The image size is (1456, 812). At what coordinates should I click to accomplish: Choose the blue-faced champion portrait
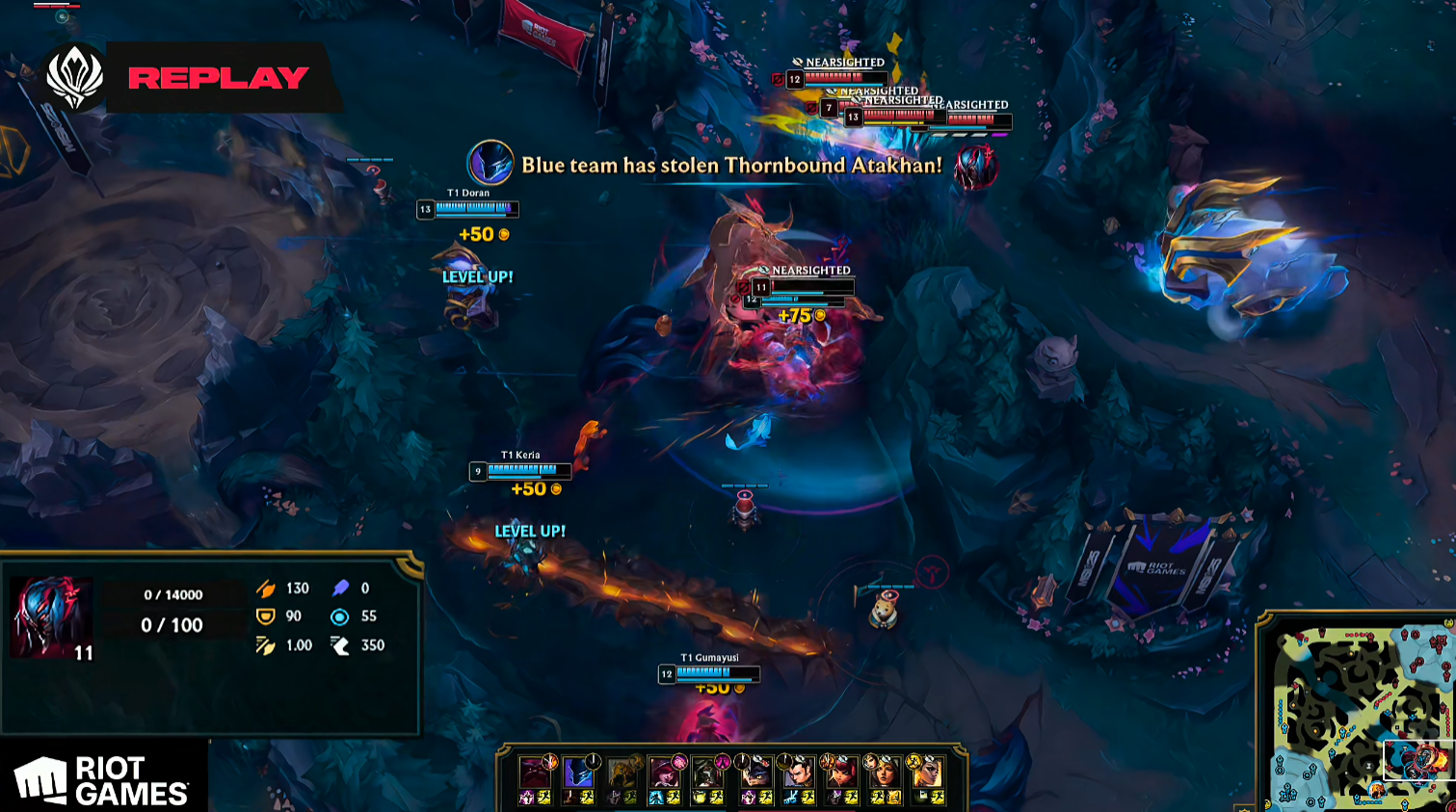point(577,773)
